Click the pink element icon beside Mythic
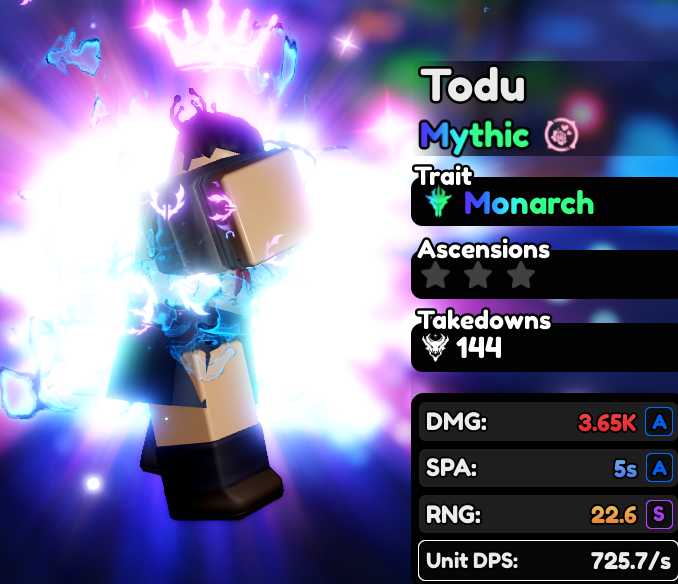The width and height of the screenshot is (678, 584). click(562, 134)
